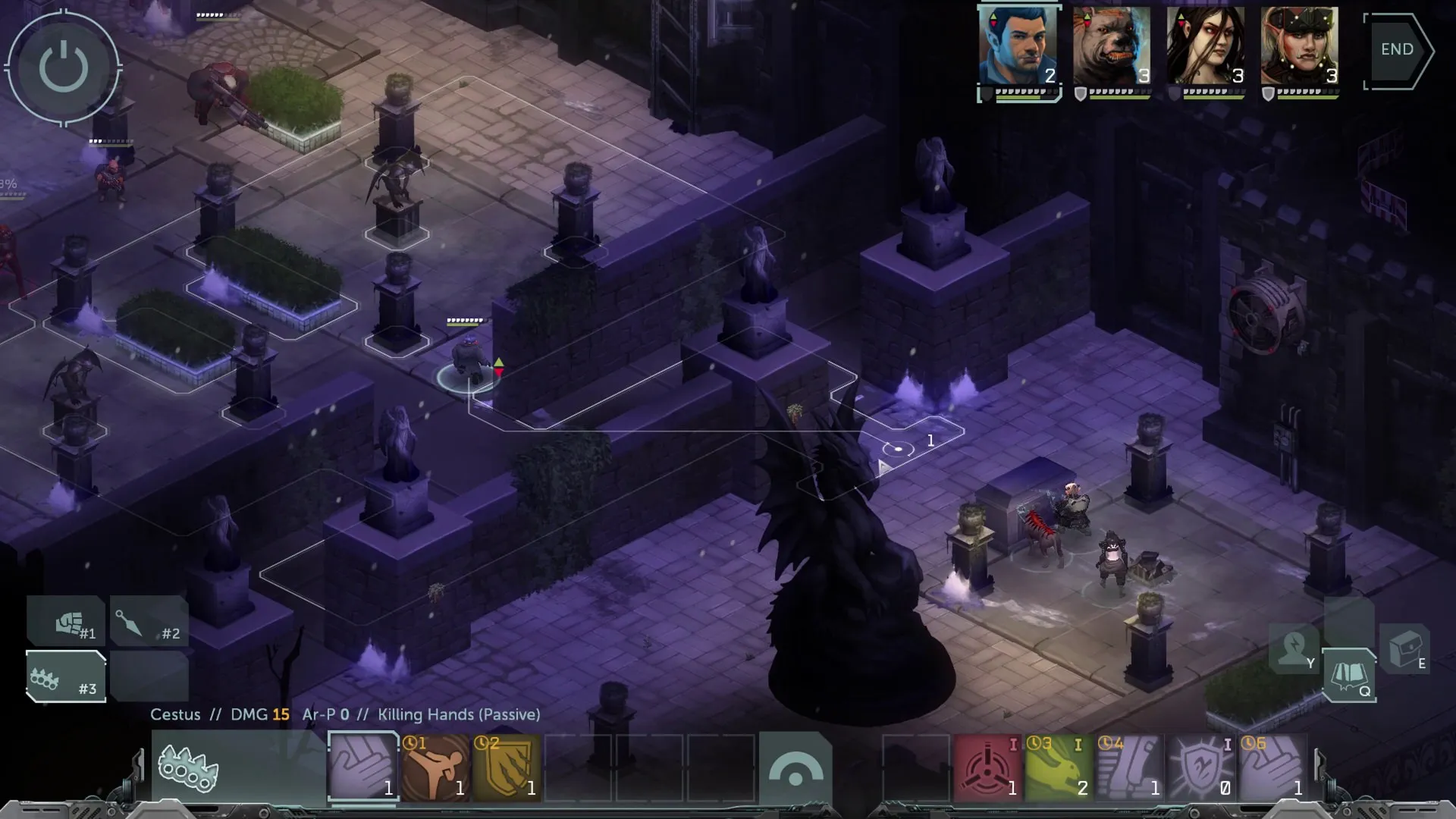Click the leftmost party member's health bar

coord(1020,99)
